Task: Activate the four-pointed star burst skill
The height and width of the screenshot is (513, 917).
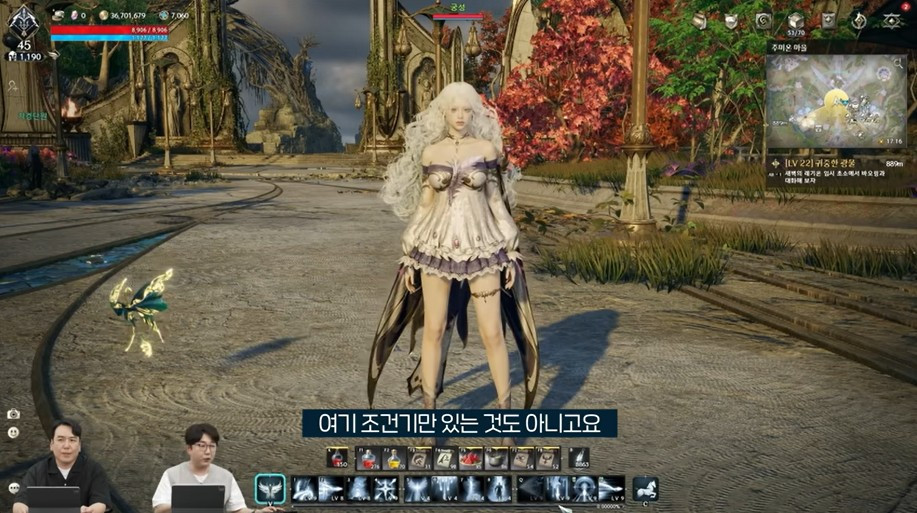Action: (x=384, y=489)
